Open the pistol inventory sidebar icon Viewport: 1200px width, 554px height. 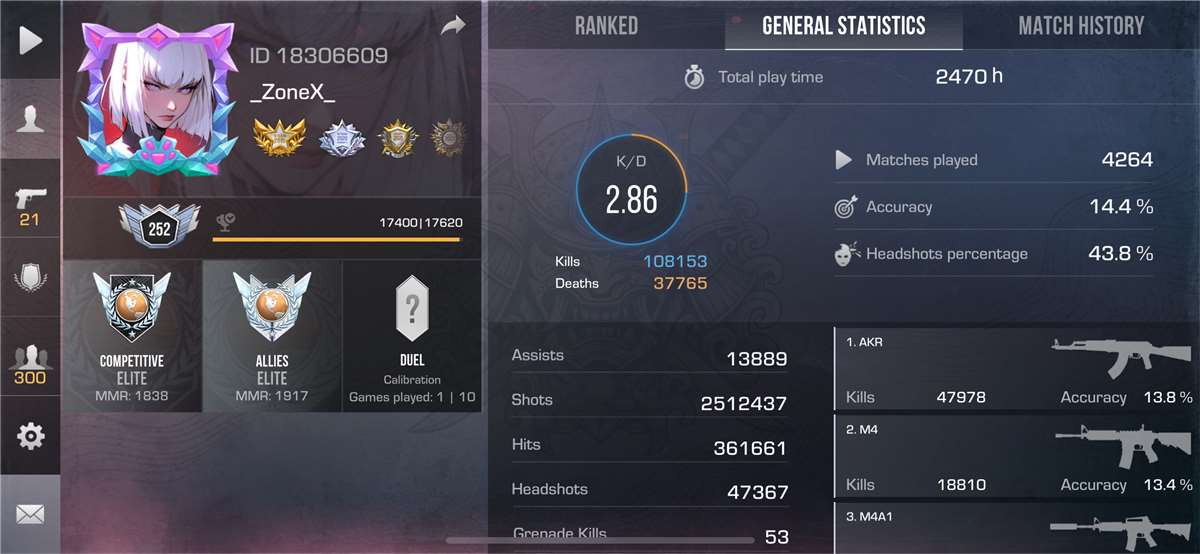[x=30, y=205]
